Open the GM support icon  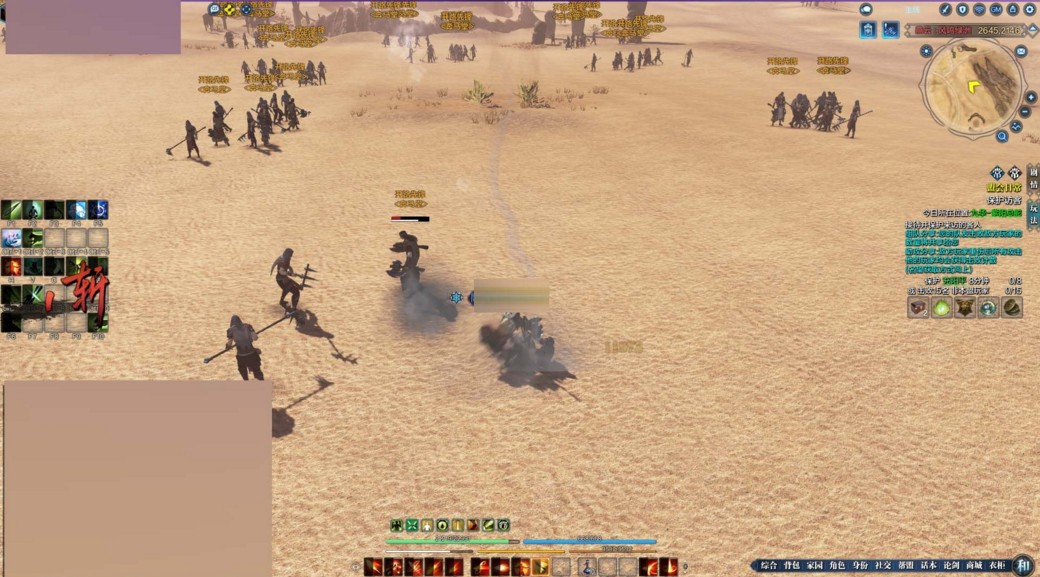pos(996,9)
